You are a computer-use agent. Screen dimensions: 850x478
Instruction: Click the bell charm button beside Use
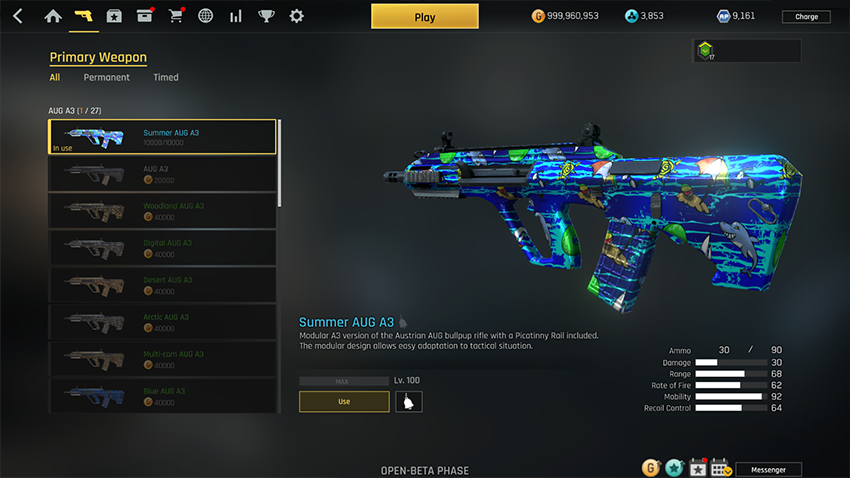(408, 402)
